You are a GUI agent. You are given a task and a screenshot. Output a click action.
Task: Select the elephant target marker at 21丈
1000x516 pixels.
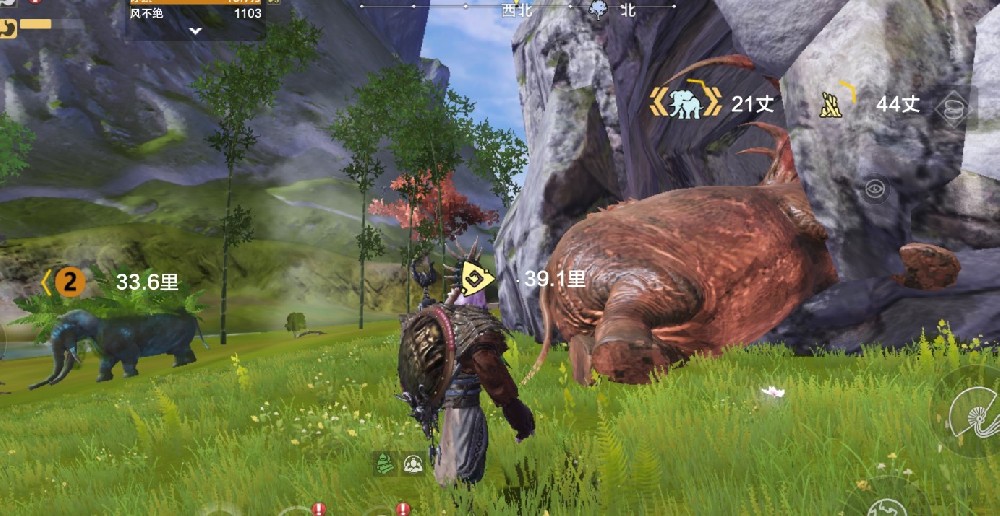point(685,103)
